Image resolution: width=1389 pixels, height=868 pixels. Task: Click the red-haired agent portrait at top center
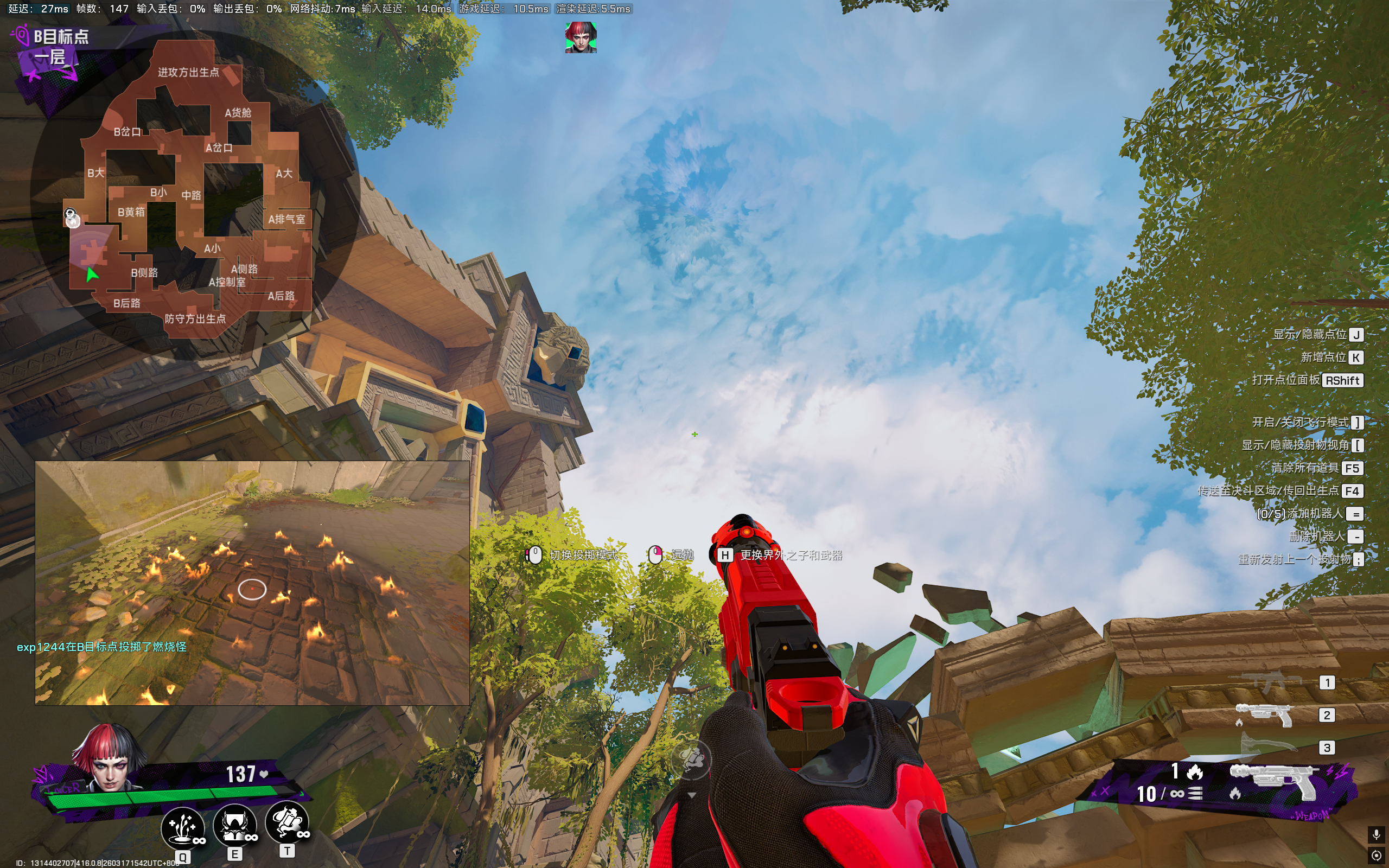point(580,38)
